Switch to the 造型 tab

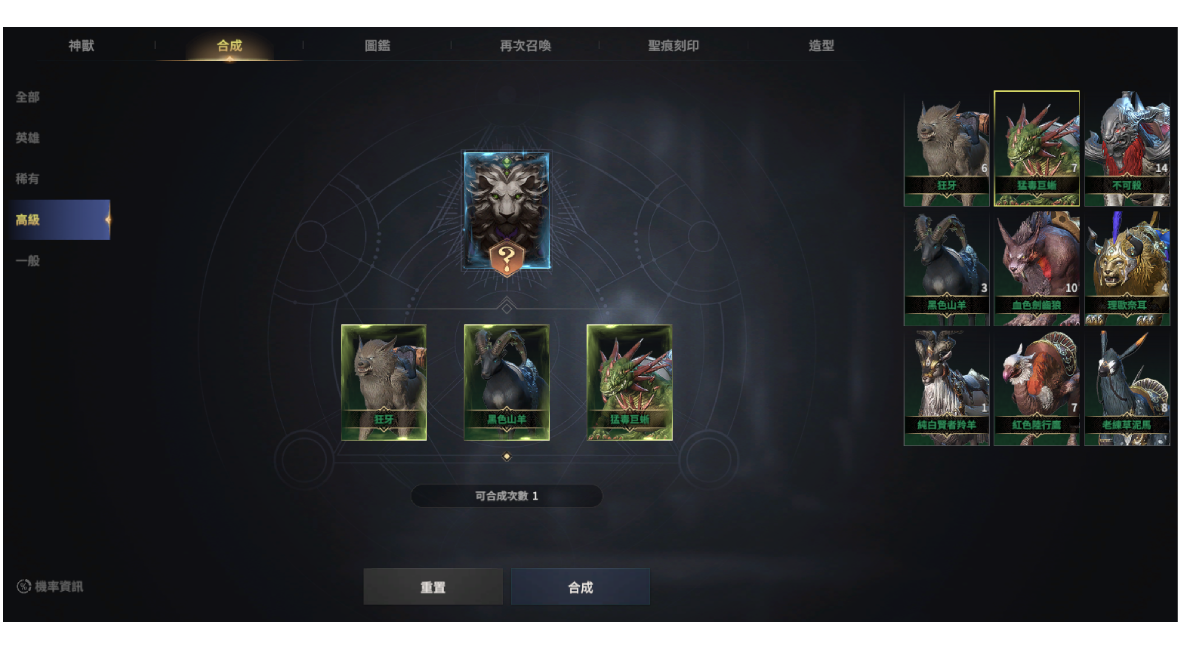coord(821,46)
